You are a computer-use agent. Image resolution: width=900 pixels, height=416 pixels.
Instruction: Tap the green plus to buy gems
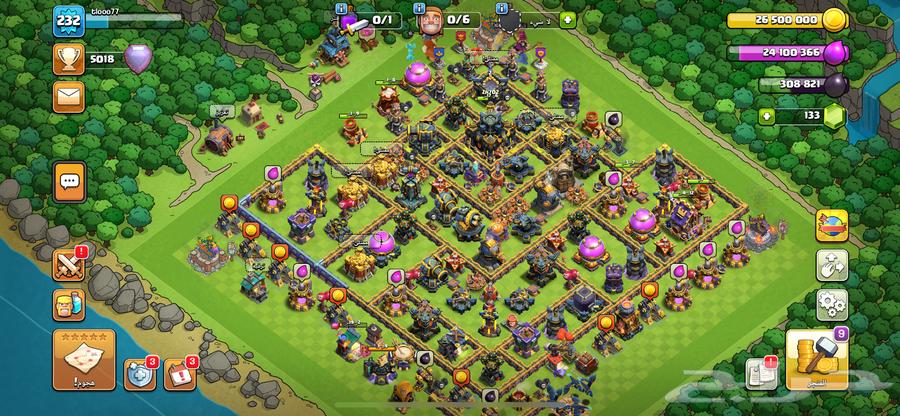(x=768, y=117)
